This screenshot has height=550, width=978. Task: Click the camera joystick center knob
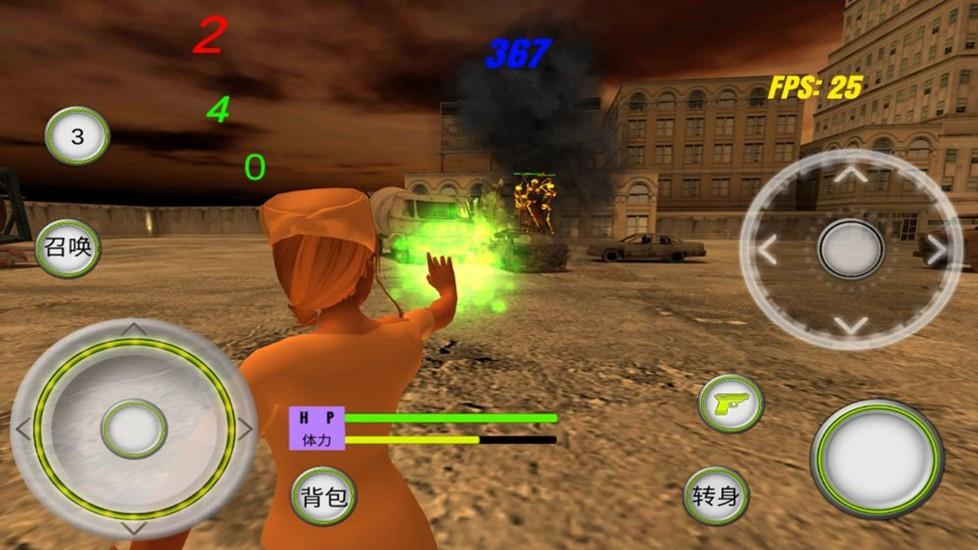(851, 249)
